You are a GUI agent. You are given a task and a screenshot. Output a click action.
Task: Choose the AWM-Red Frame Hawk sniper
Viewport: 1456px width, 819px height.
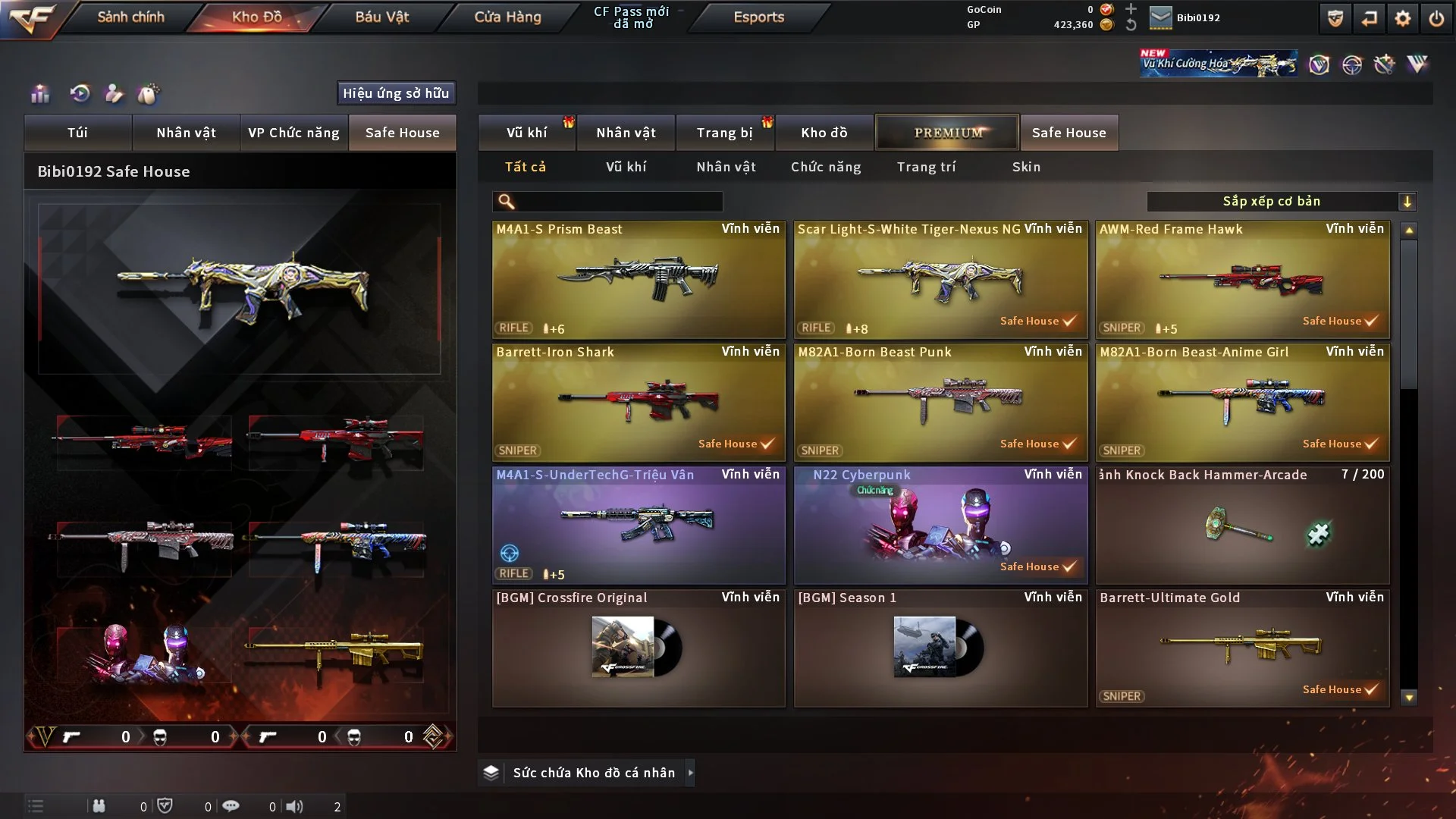(1242, 279)
